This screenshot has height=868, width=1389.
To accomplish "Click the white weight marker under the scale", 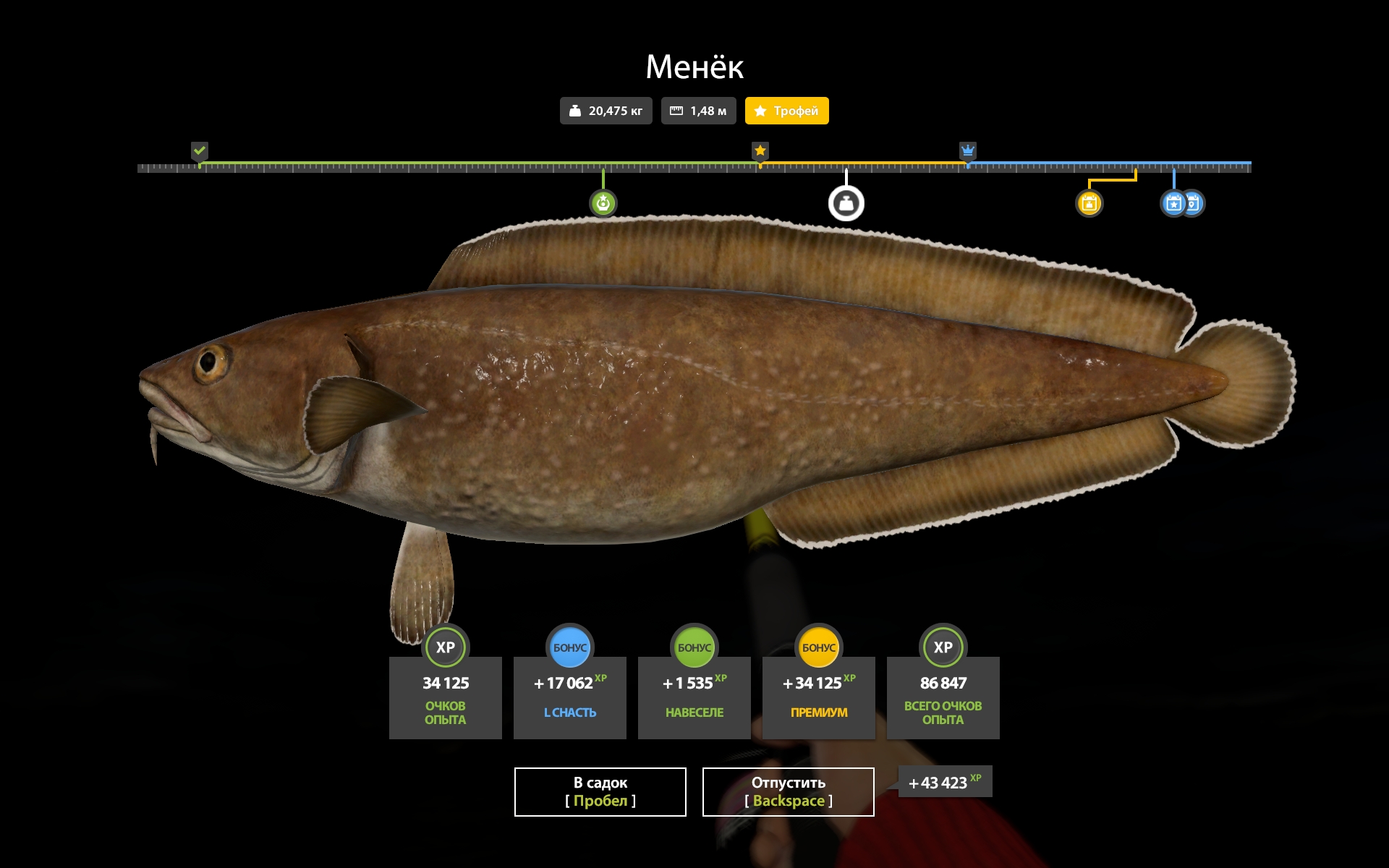I will 846,204.
